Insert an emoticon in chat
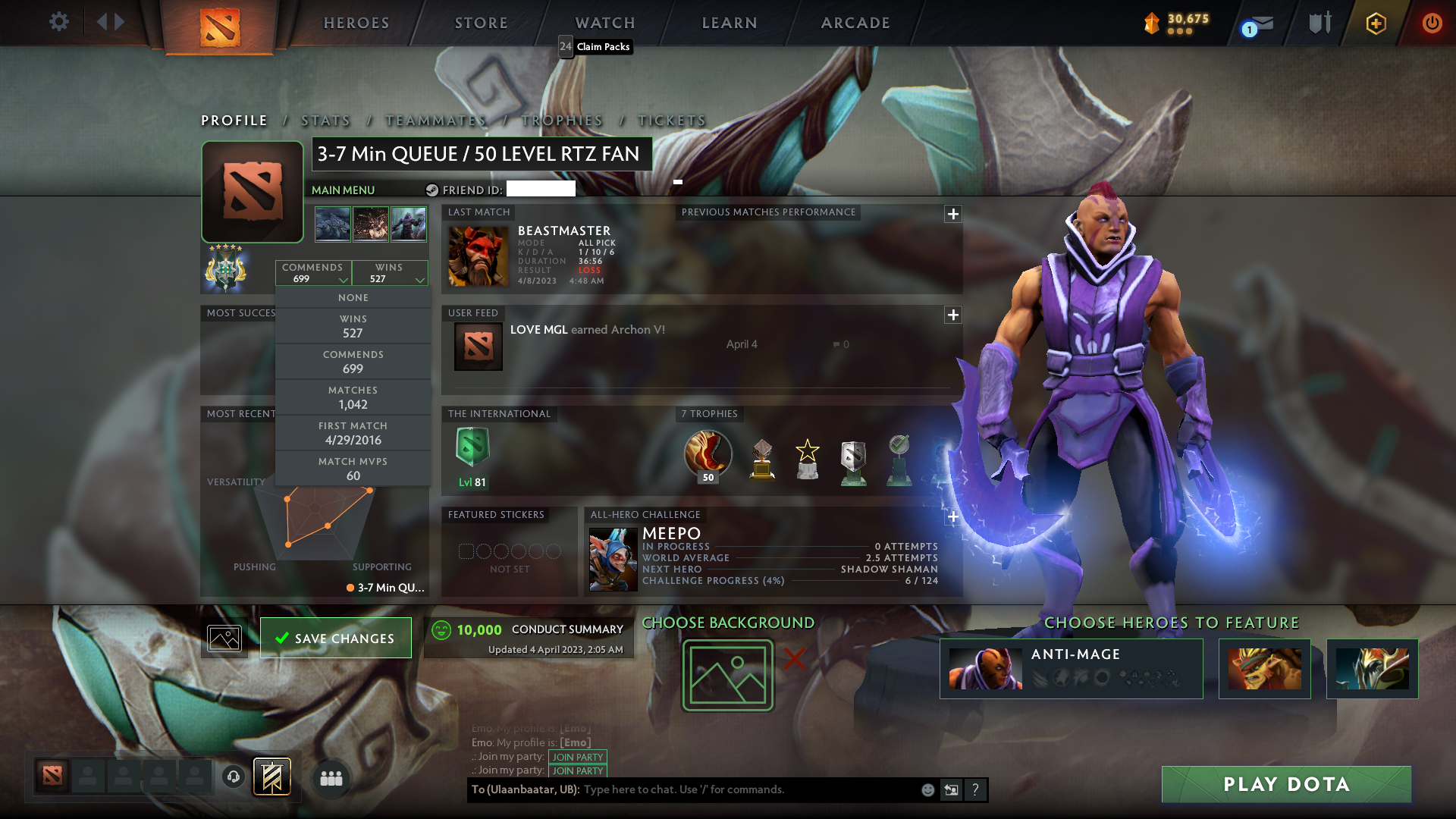Image resolution: width=1456 pixels, height=819 pixels. point(927,789)
